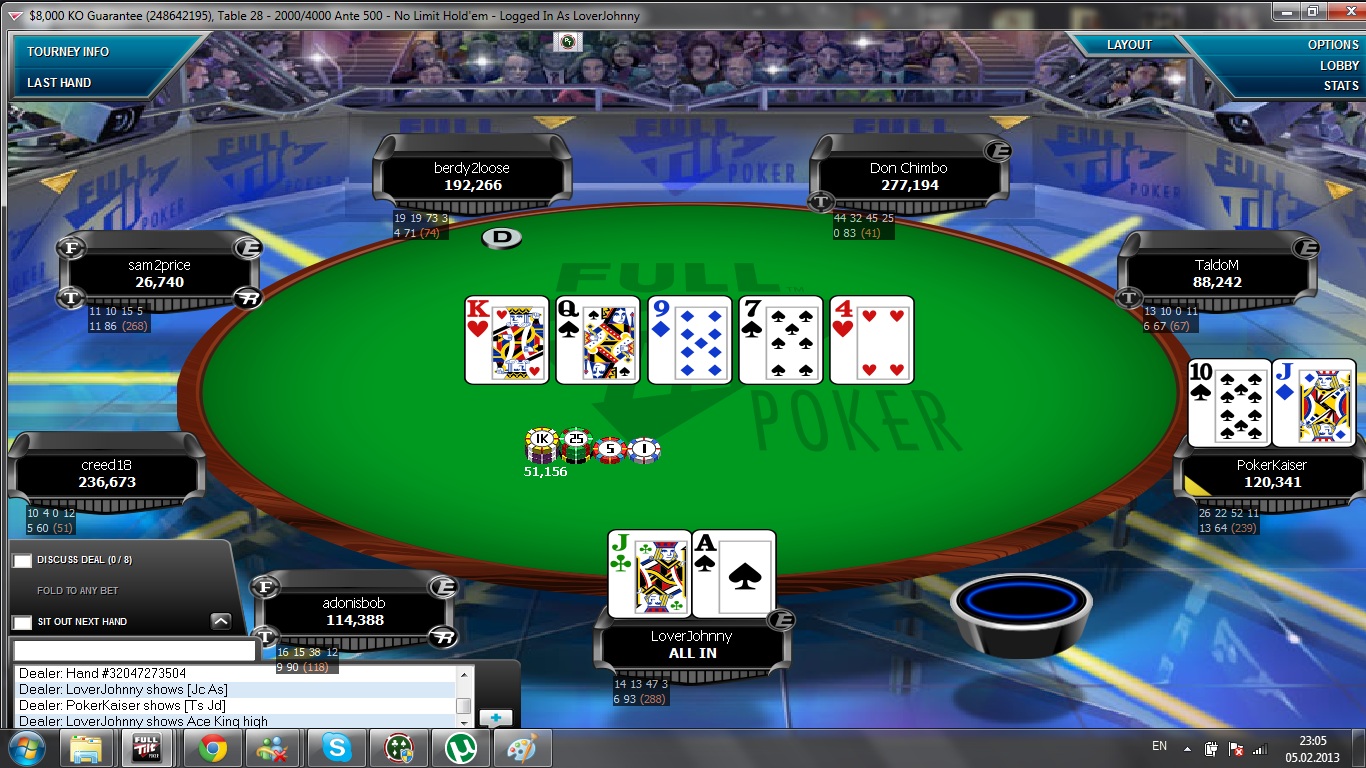Select berdy2loose's player plate
This screenshot has height=768, width=1366.
coord(472,177)
